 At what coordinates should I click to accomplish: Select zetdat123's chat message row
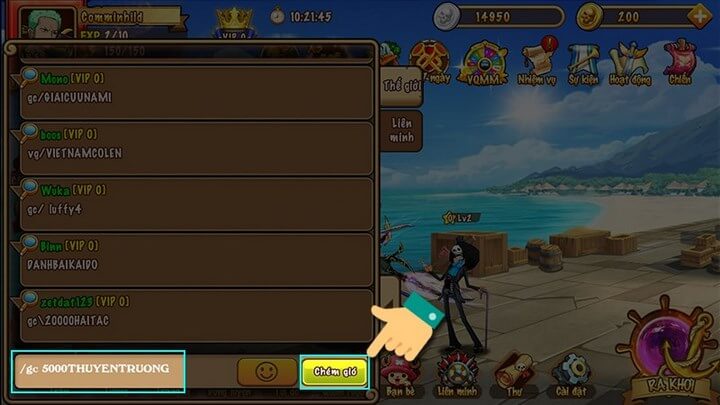[x=190, y=316]
